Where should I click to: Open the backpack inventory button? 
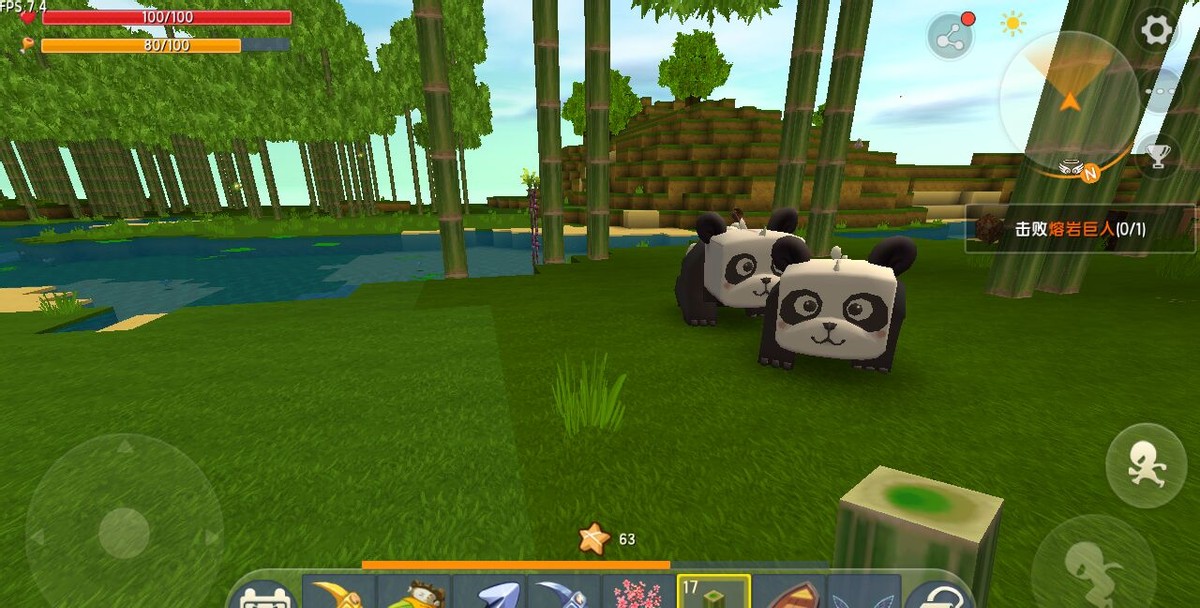[264, 594]
